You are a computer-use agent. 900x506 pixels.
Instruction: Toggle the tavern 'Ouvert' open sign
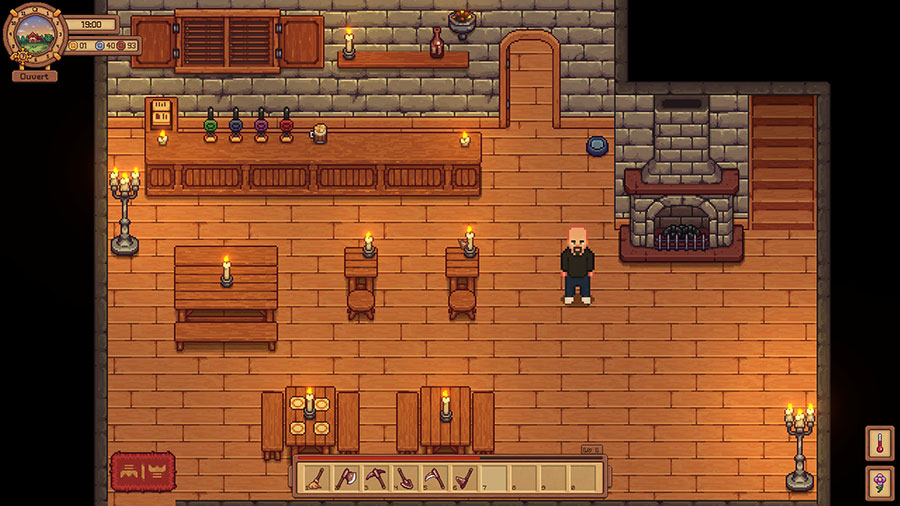coord(34,75)
